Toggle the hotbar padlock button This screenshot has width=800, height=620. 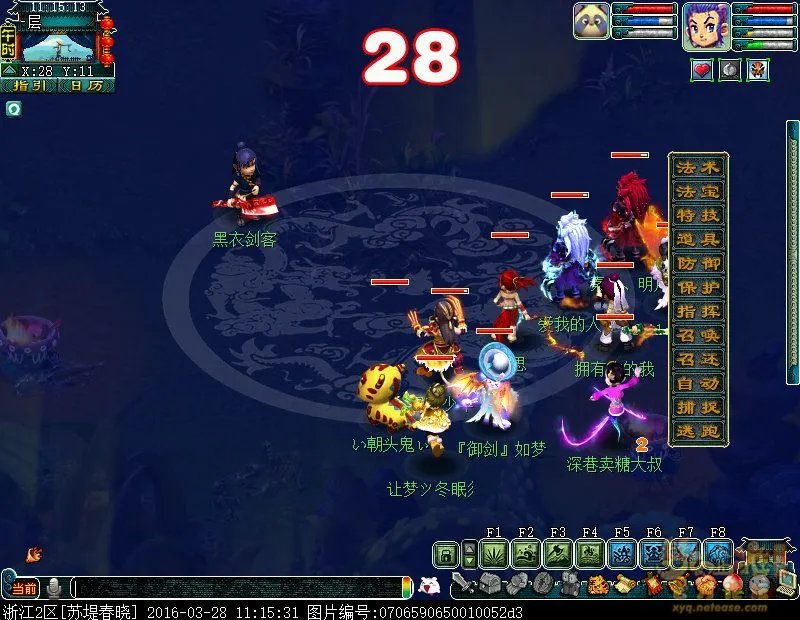tap(446, 554)
